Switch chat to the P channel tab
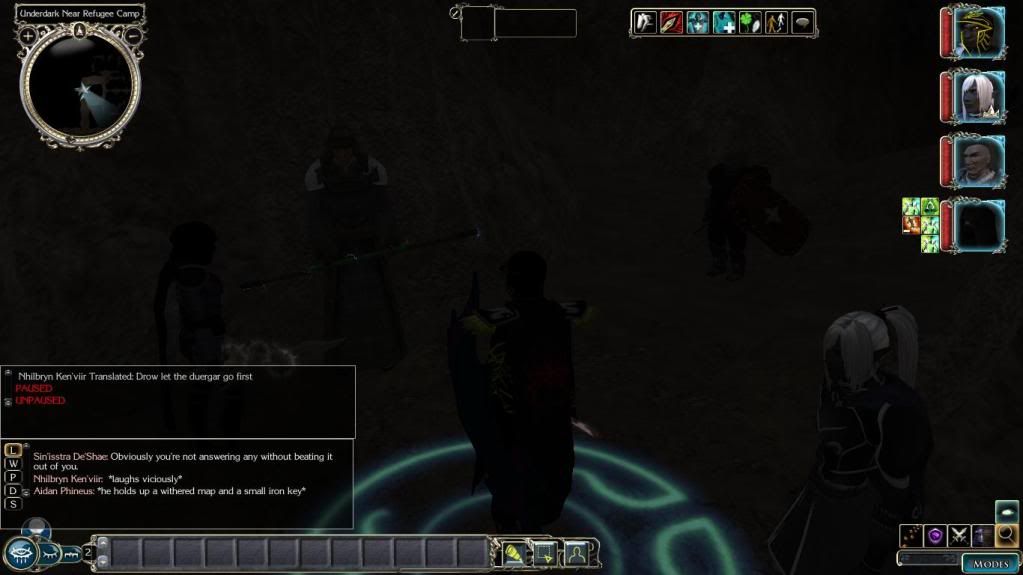Viewport: 1023px width, 575px height. point(13,477)
